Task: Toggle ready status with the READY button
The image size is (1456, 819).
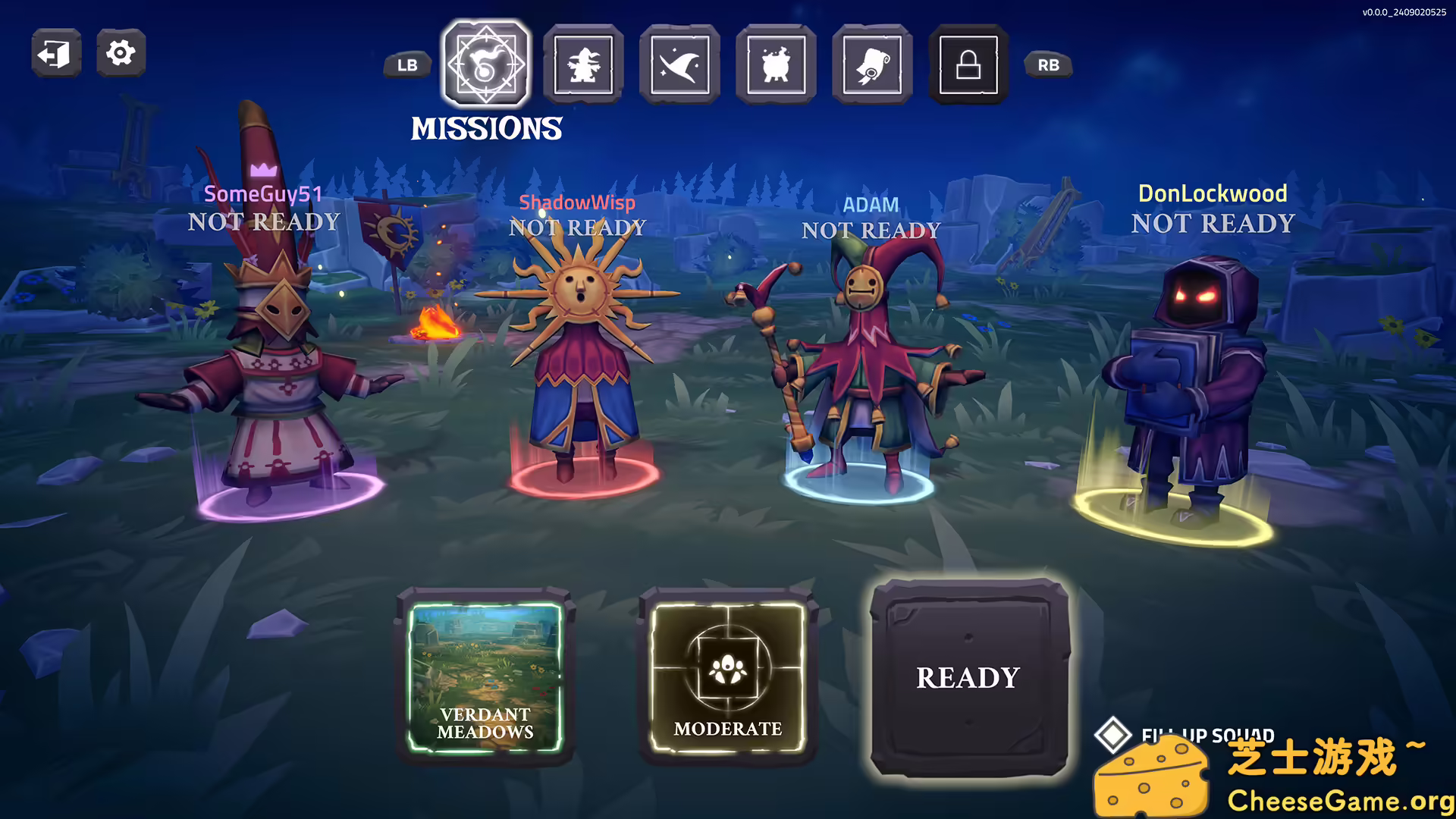Action: (968, 677)
